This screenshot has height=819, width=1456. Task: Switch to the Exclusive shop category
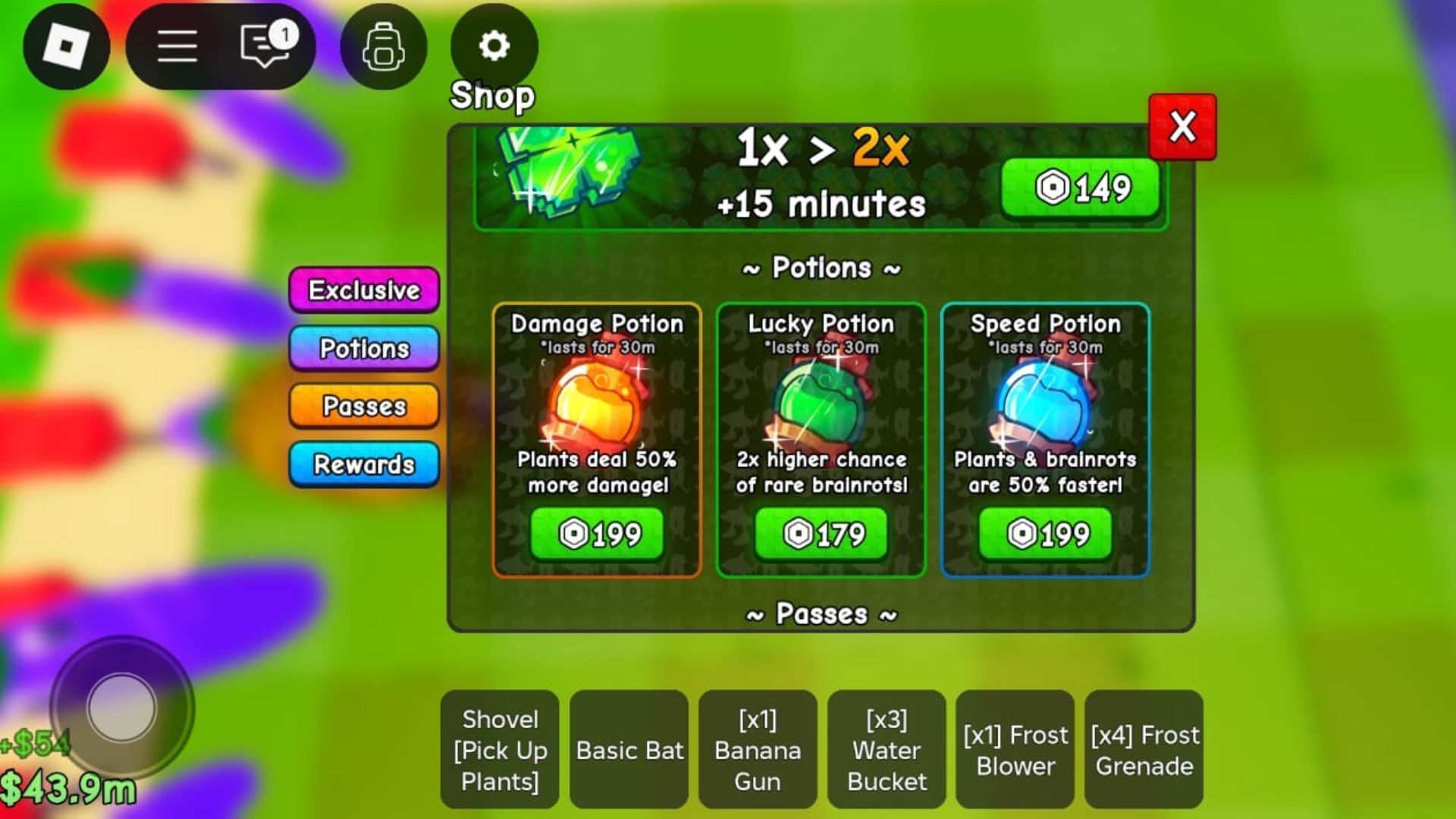click(364, 290)
